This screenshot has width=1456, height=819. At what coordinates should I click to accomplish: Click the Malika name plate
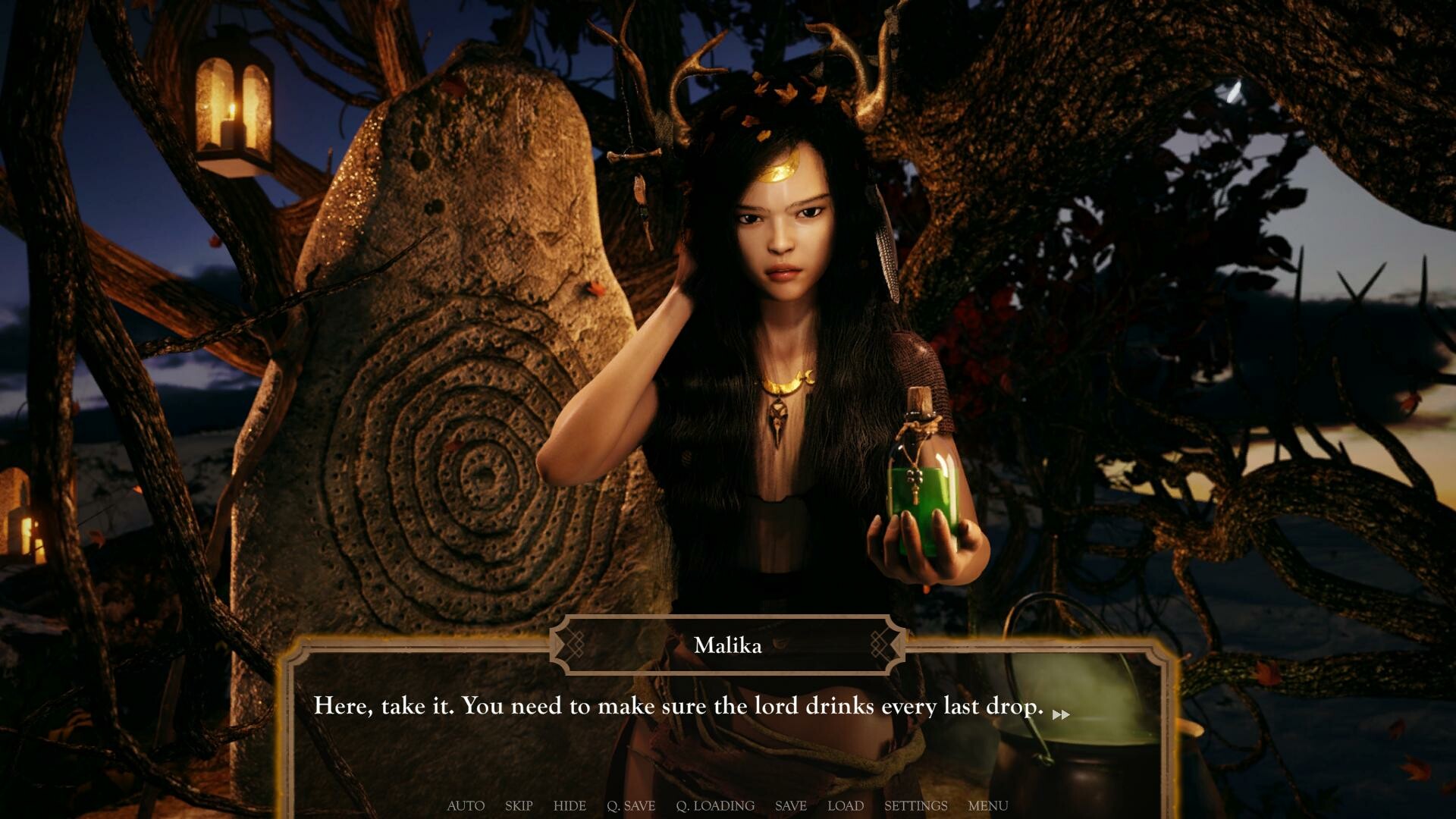[x=729, y=645]
